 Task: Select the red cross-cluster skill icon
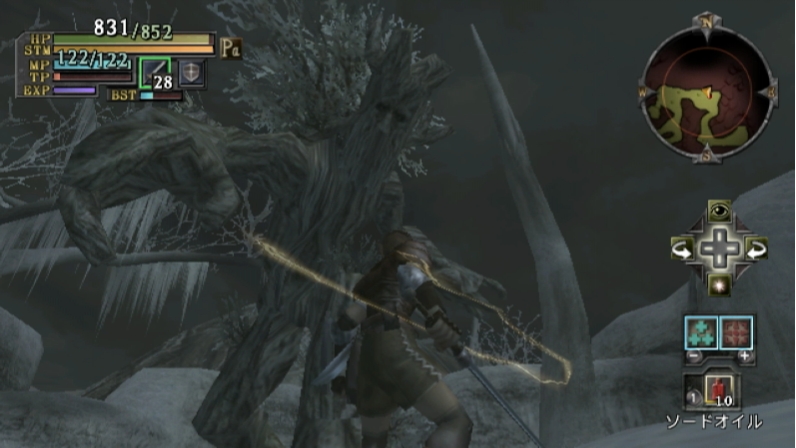tap(736, 332)
